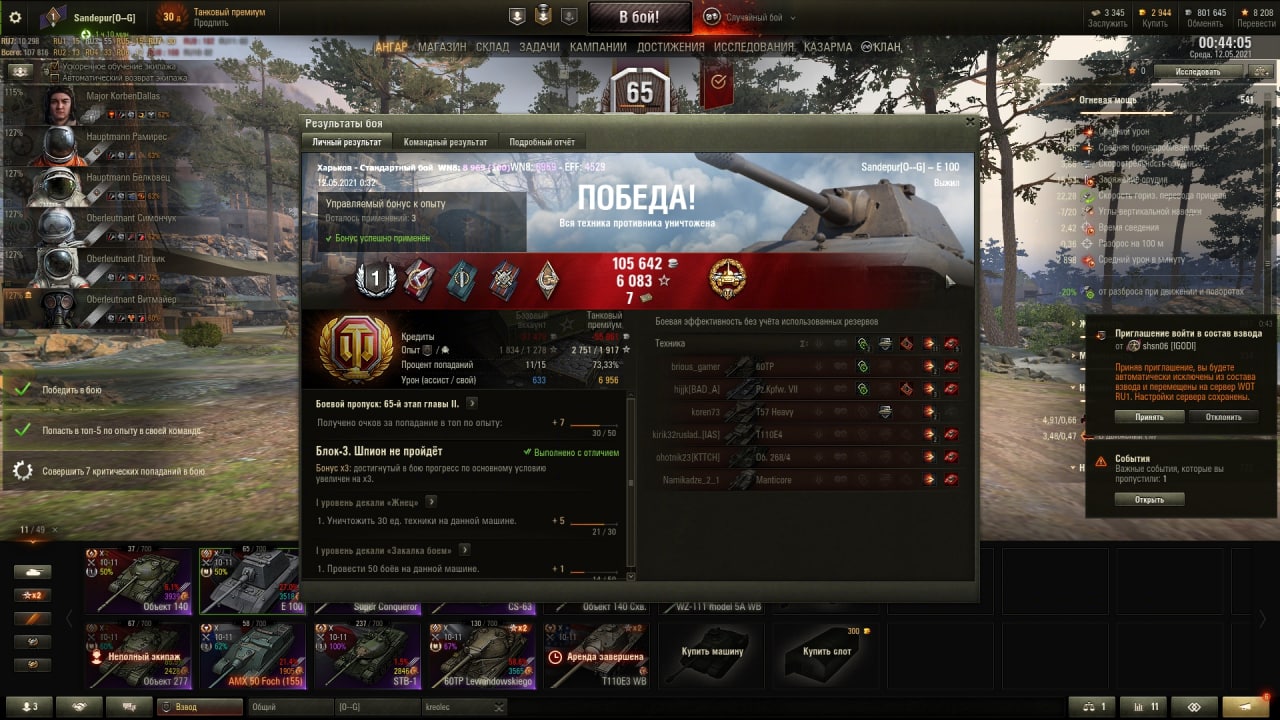1280x720 pixels.
Task: Click the Исследовать button
Action: click(x=1197, y=71)
